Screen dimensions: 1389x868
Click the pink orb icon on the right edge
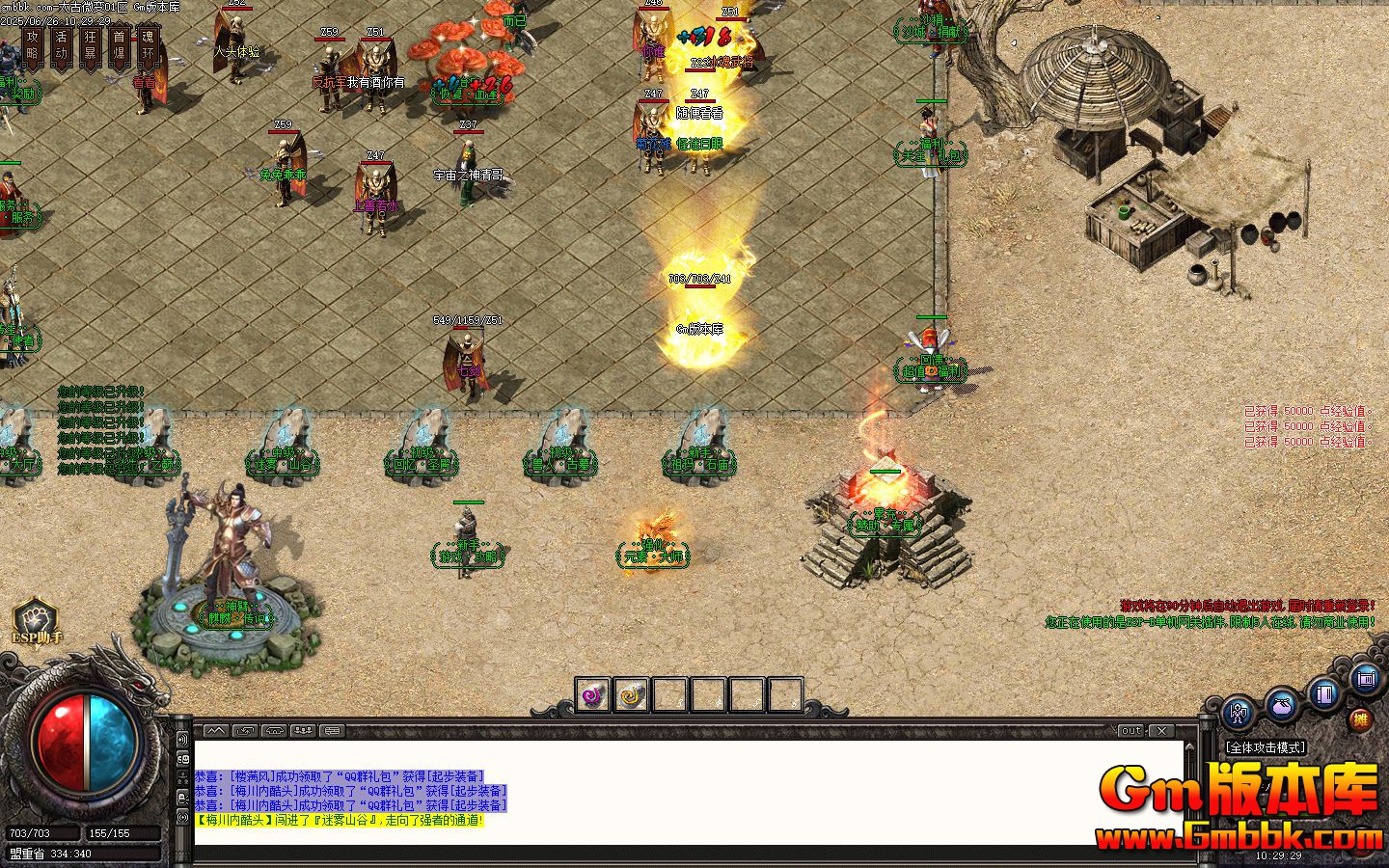(x=1281, y=705)
